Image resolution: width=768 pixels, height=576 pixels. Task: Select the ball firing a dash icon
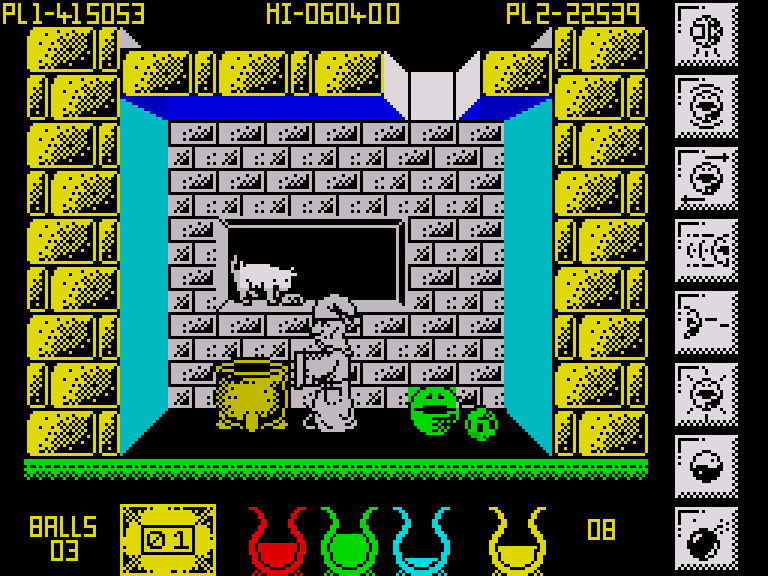point(706,322)
